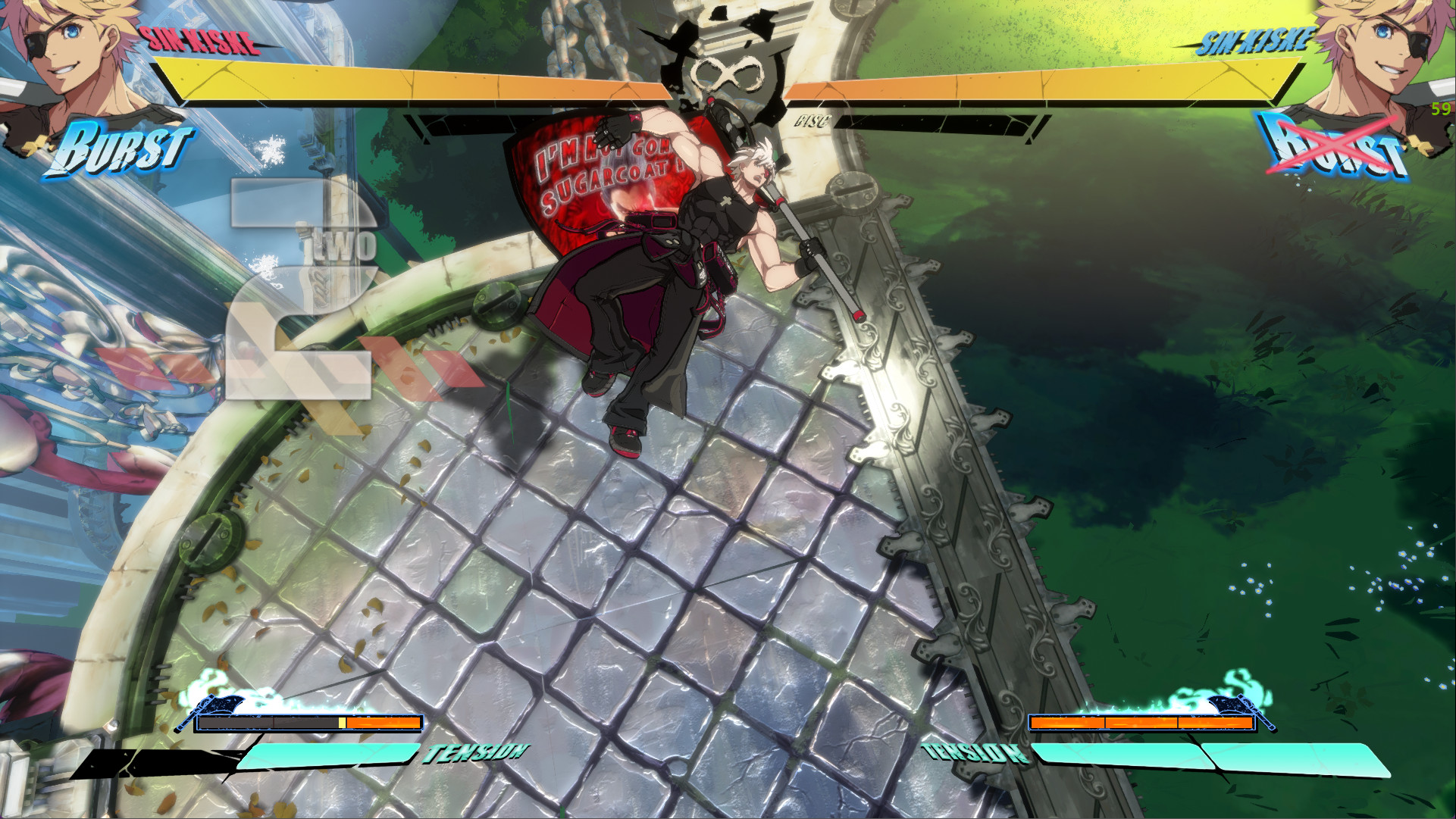
Task: Click the green 59 frame counter
Action: click(x=1439, y=110)
